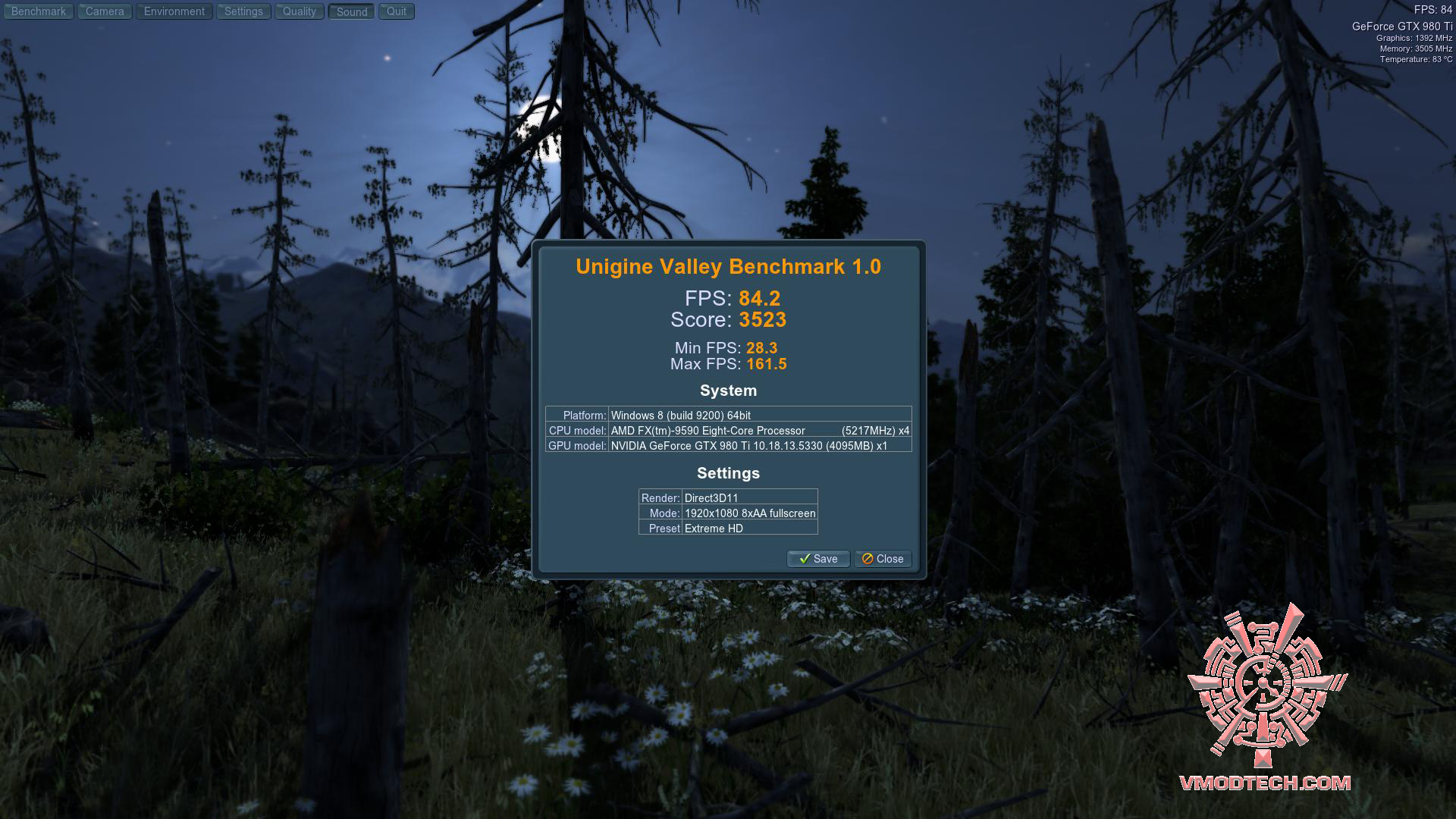This screenshot has height=819, width=1456.
Task: Open the Benchmark menu button
Action: 39,11
